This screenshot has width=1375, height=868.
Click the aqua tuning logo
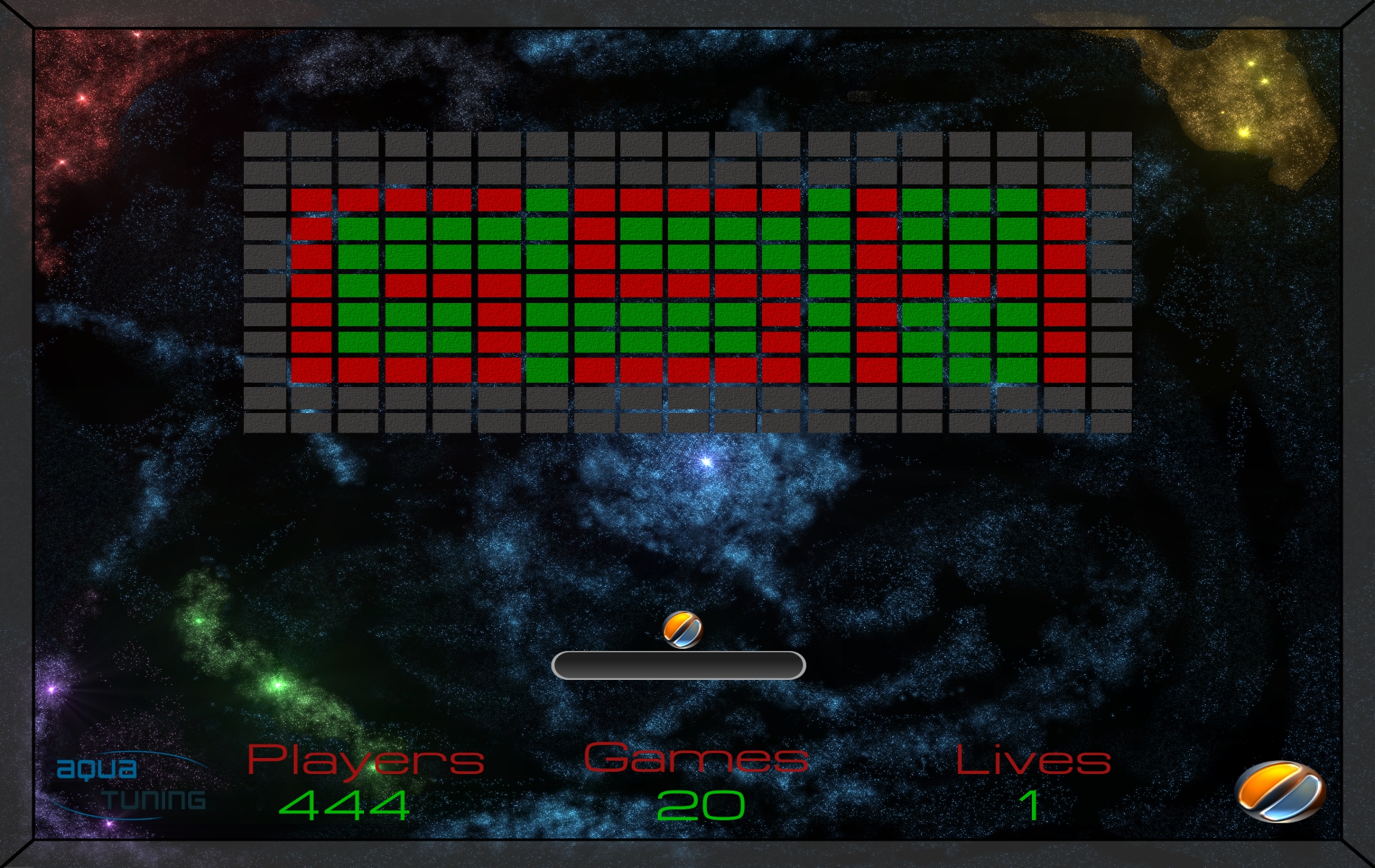pos(131,785)
